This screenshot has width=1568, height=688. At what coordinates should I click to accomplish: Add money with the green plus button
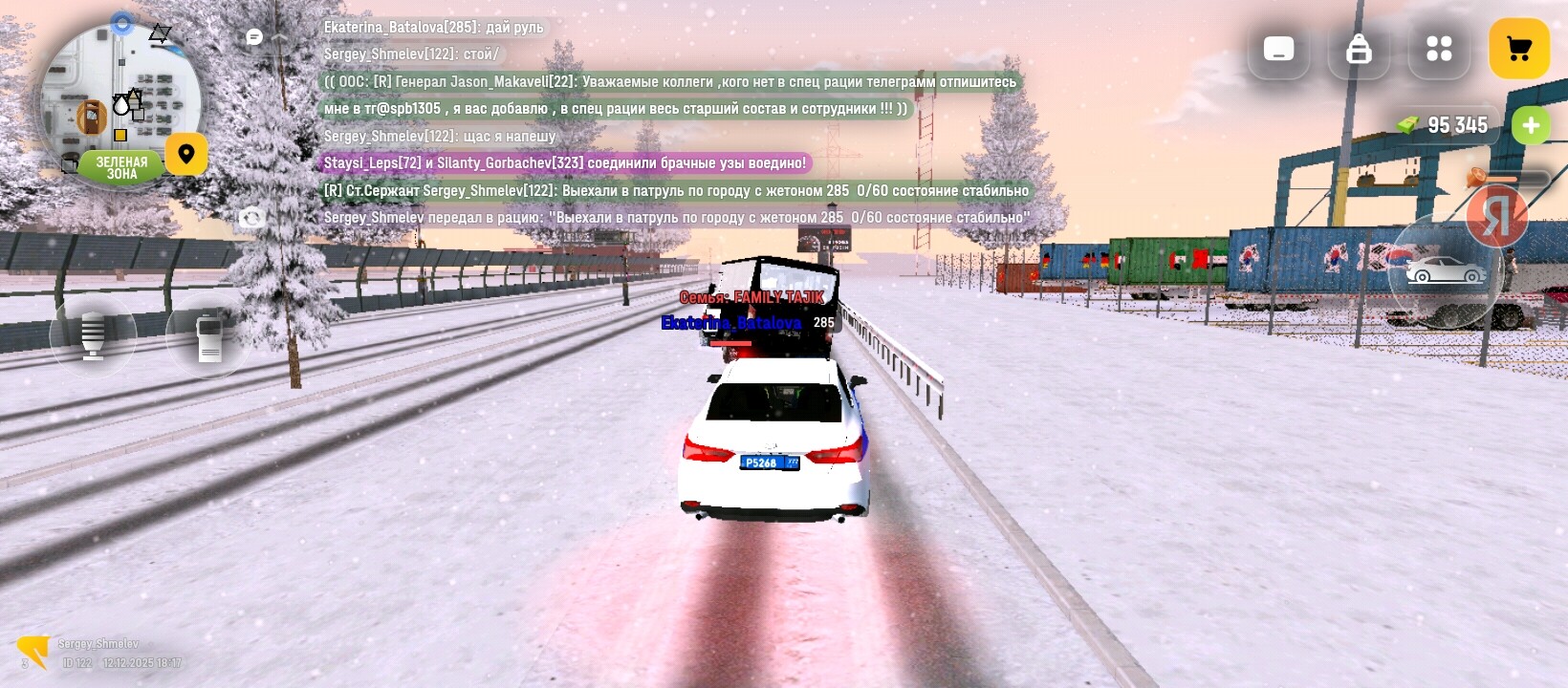[1531, 125]
